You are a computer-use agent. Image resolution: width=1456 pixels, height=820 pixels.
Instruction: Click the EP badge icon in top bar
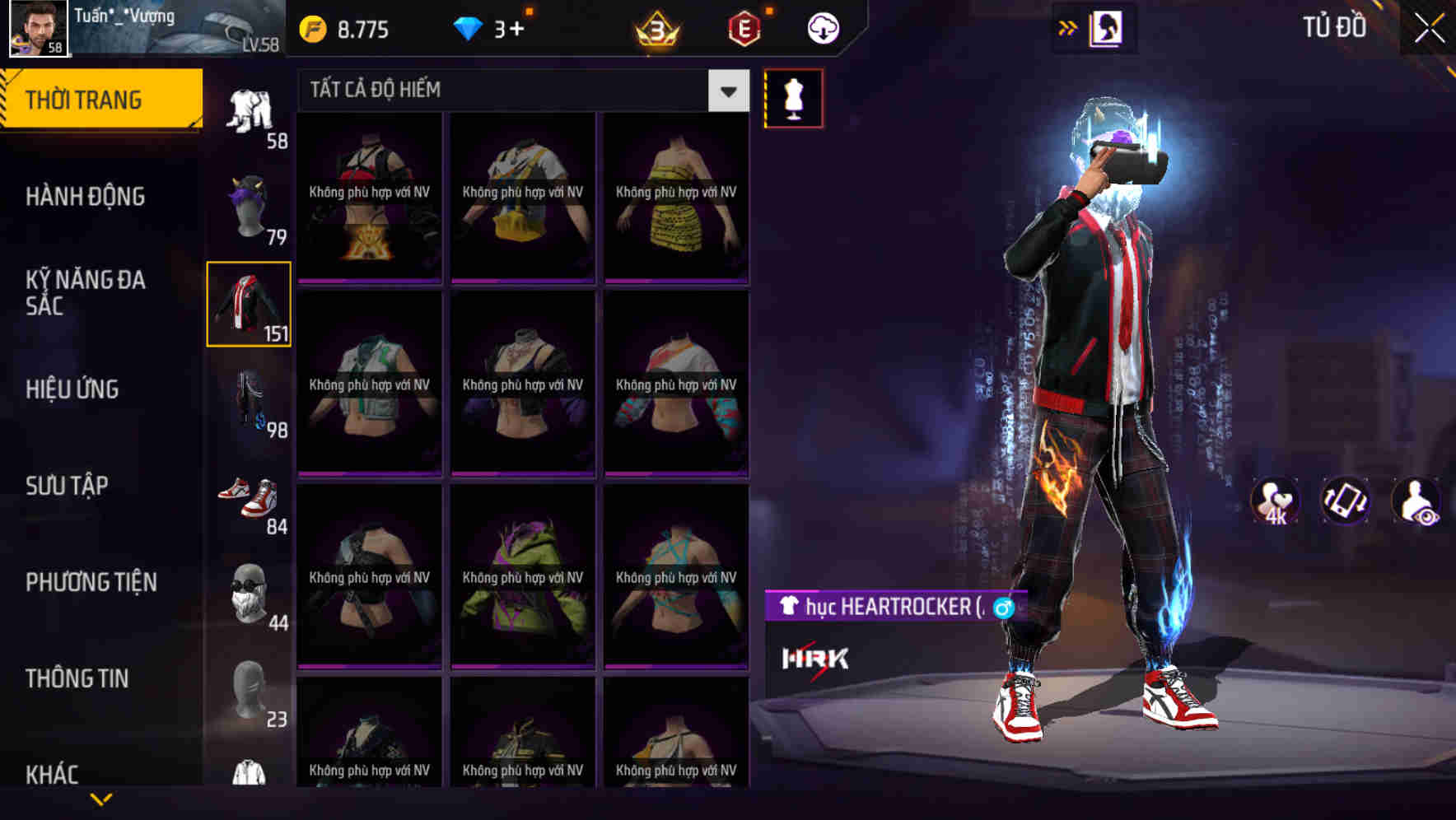click(745, 27)
